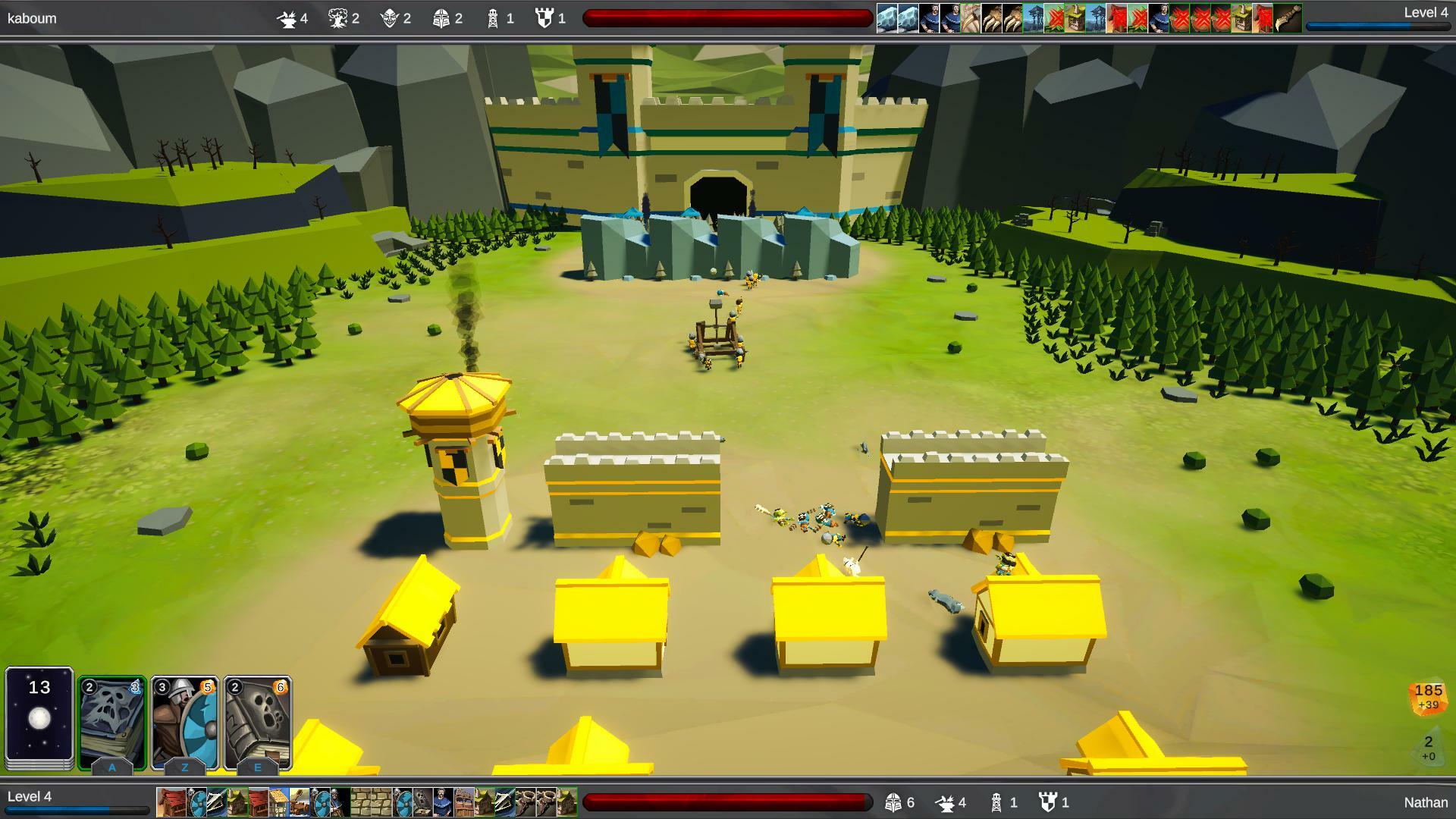Image resolution: width=1456 pixels, height=819 pixels.
Task: Click the dagger card thumbnail in the top strip
Action: point(1288,17)
